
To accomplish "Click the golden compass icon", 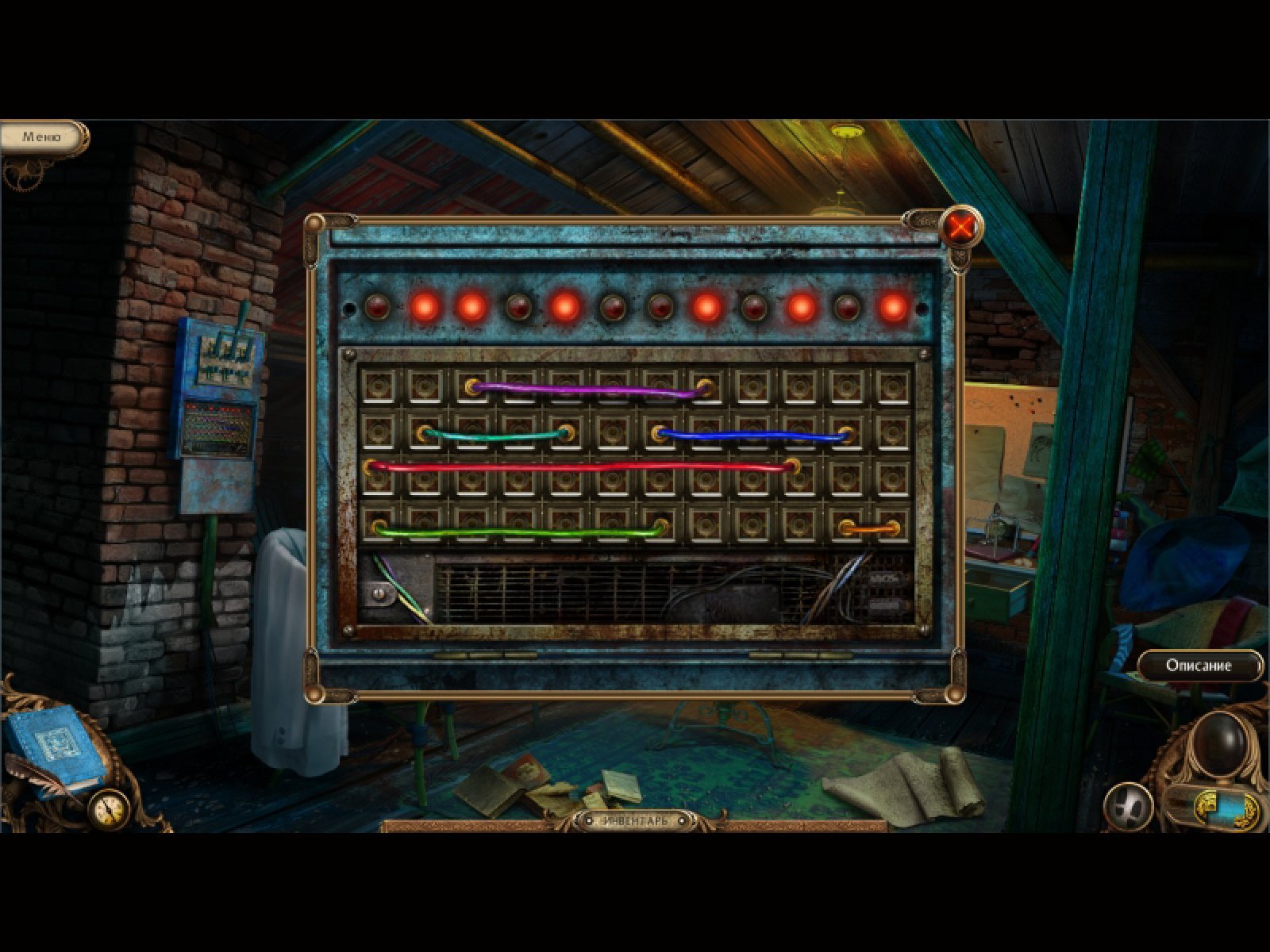I will pos(109,808).
